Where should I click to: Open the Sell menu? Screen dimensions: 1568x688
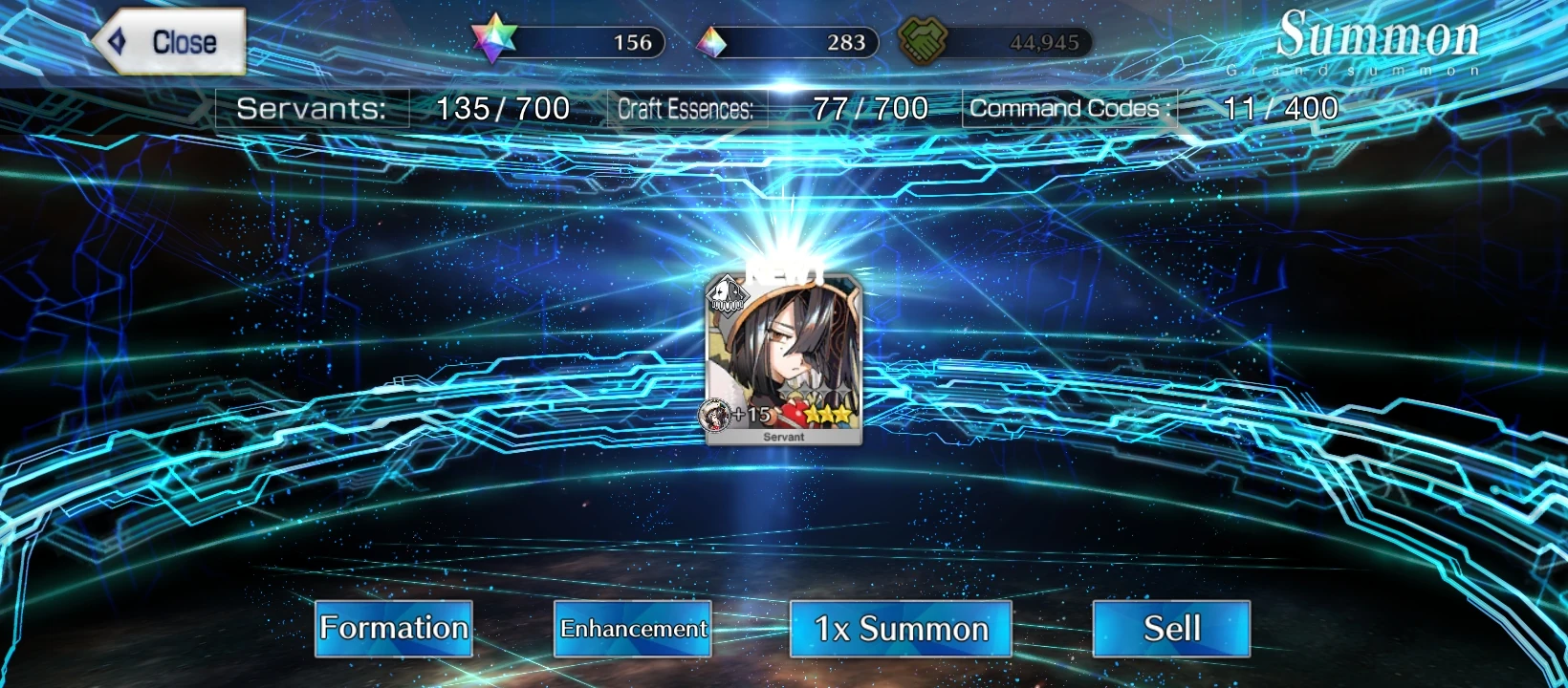(1170, 628)
